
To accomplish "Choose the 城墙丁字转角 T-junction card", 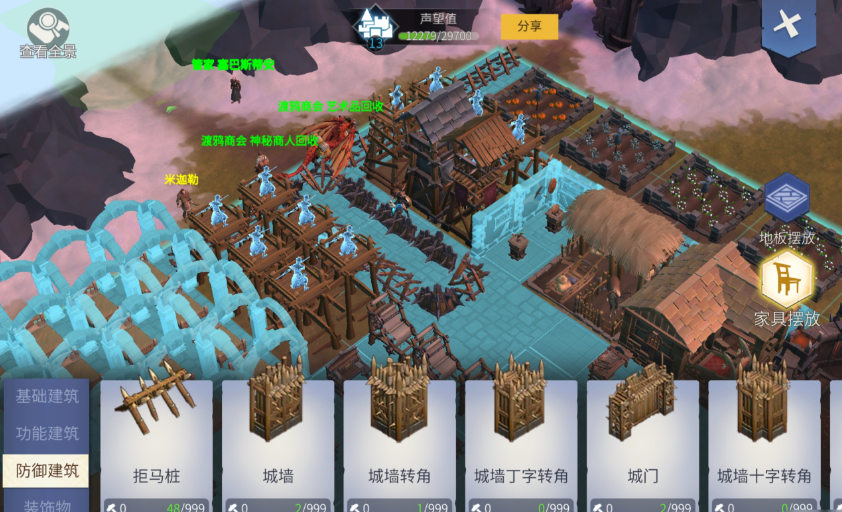I will (521, 440).
